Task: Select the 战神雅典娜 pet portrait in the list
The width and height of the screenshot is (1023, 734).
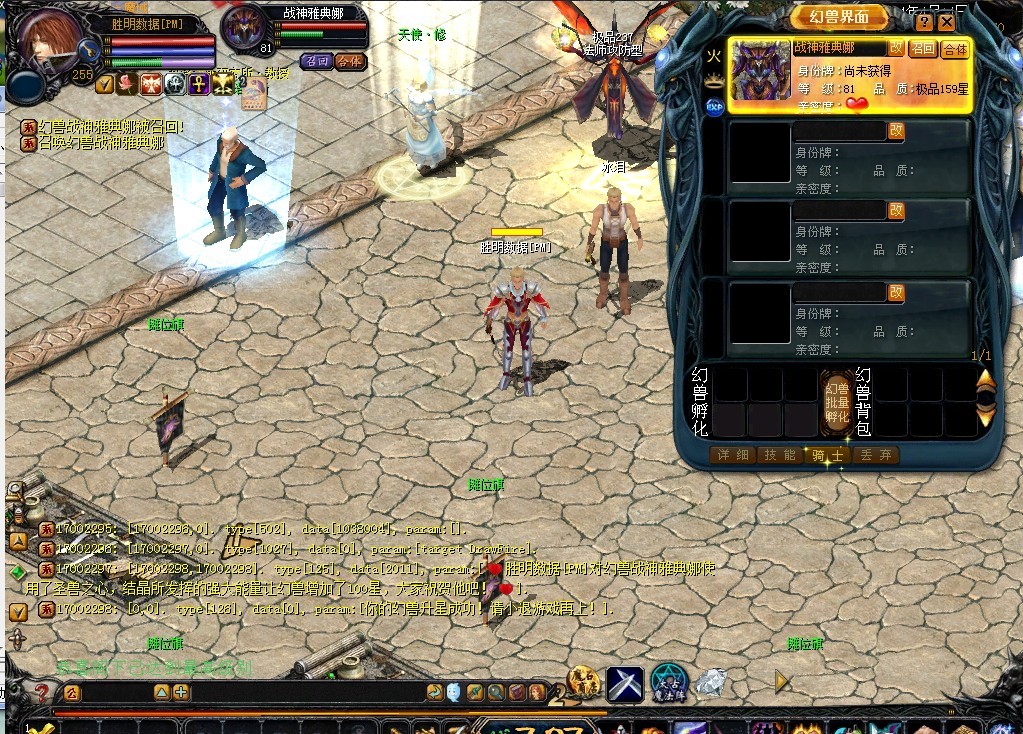Action: pyautogui.click(x=761, y=72)
